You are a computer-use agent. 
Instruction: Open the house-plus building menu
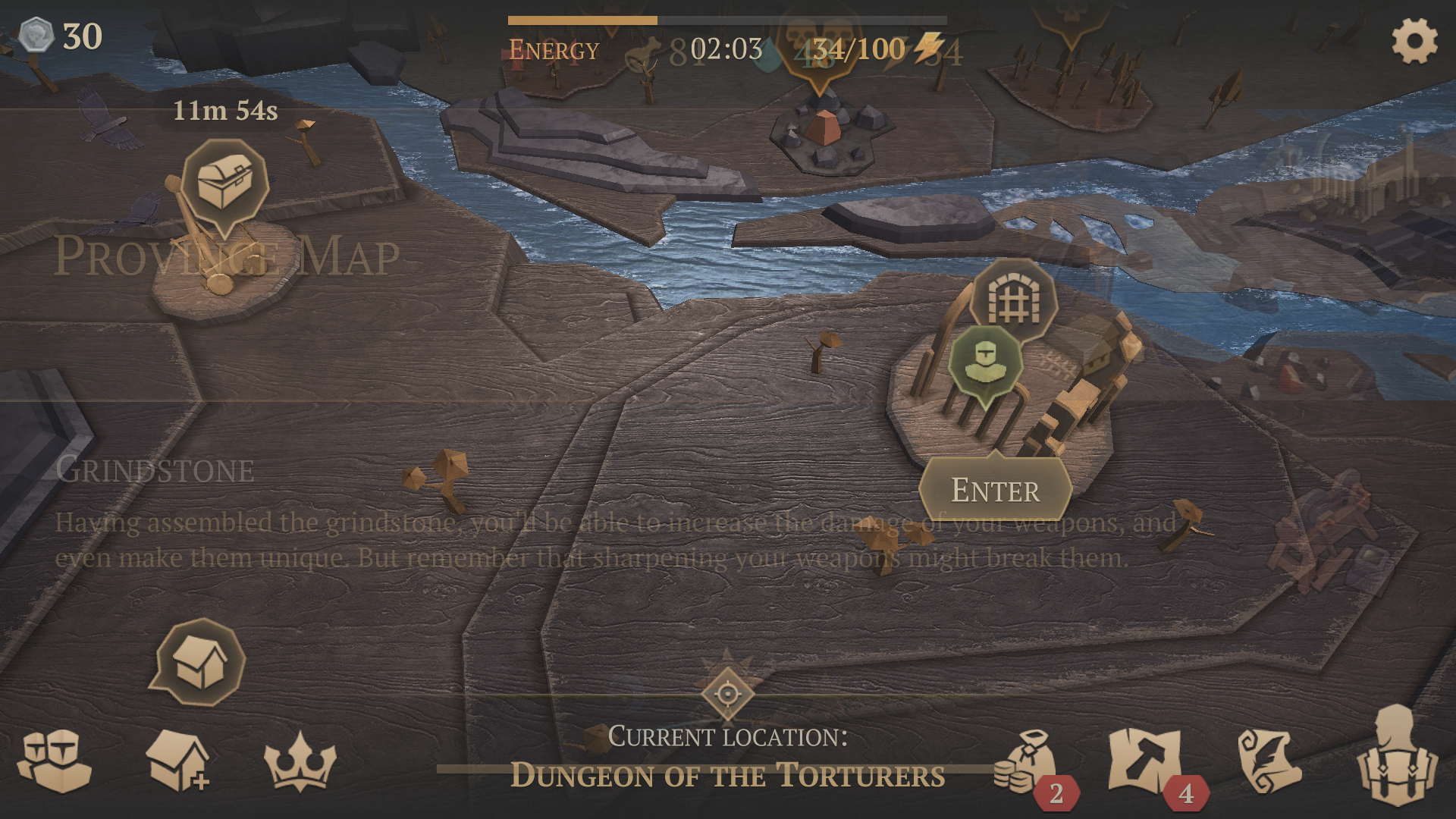pyautogui.click(x=177, y=761)
